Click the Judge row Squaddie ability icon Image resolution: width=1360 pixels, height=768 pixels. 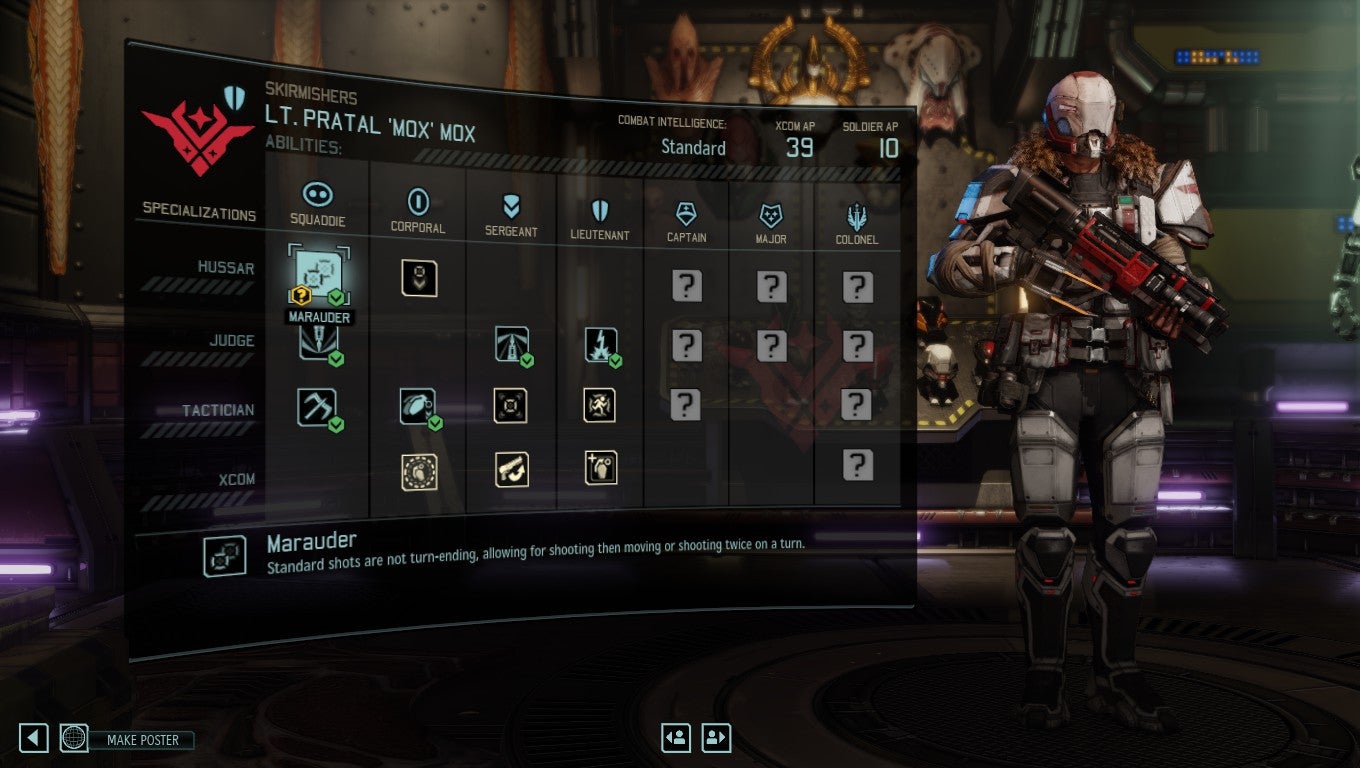tap(317, 345)
